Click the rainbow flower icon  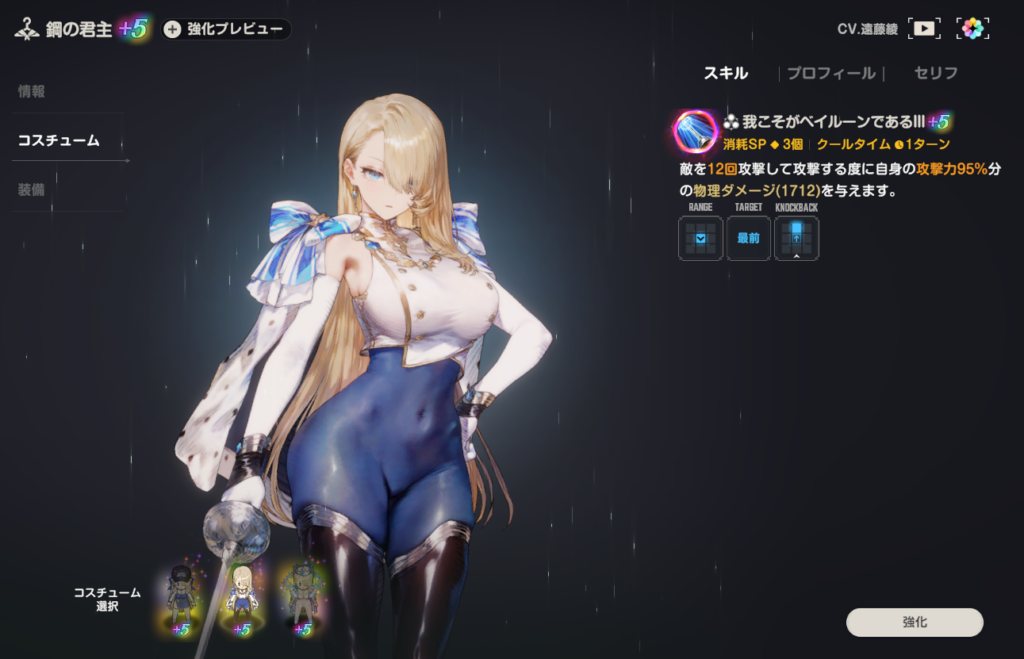[972, 28]
